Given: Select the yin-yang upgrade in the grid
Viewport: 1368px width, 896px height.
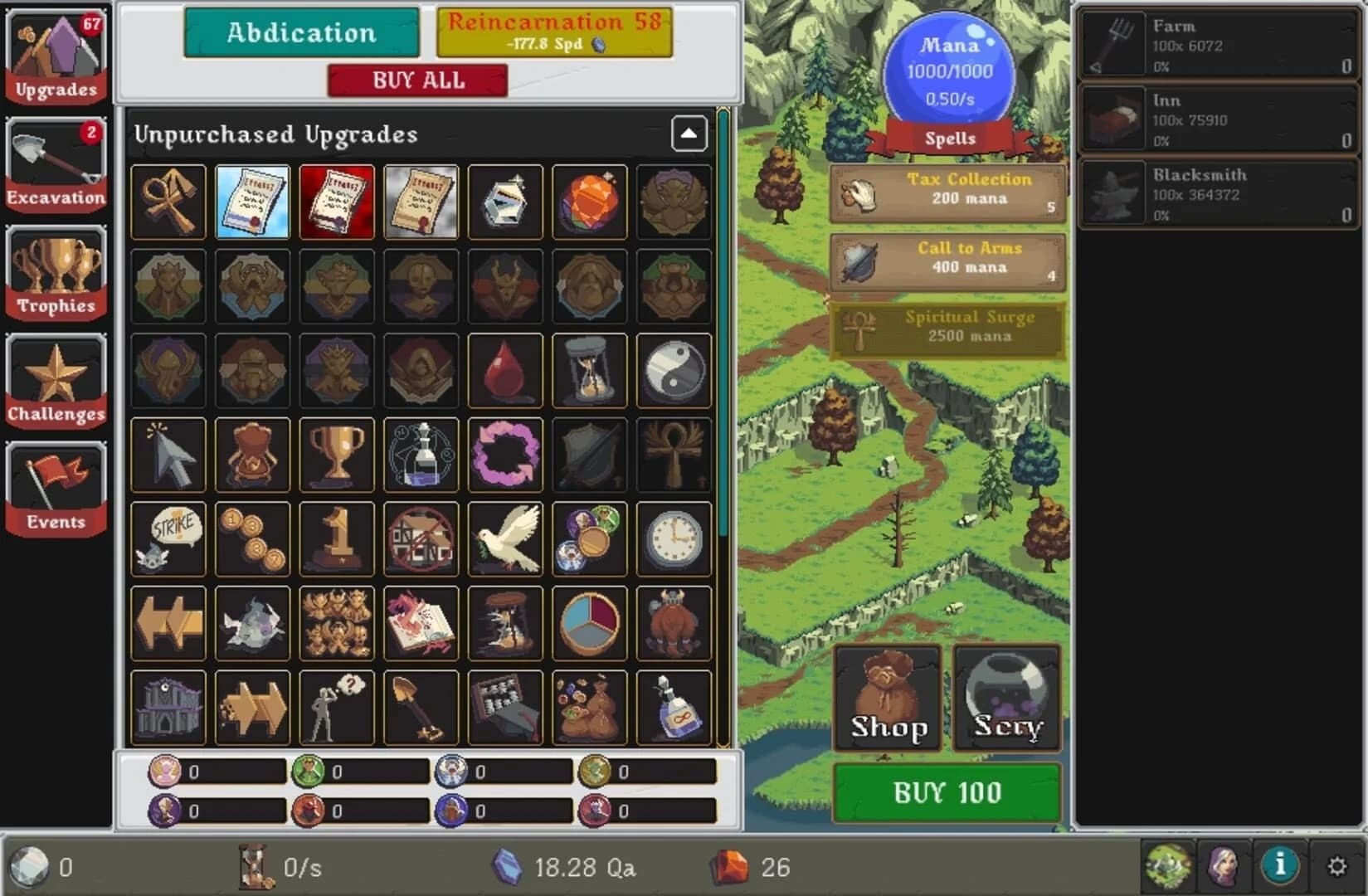Looking at the screenshot, I should 674,371.
